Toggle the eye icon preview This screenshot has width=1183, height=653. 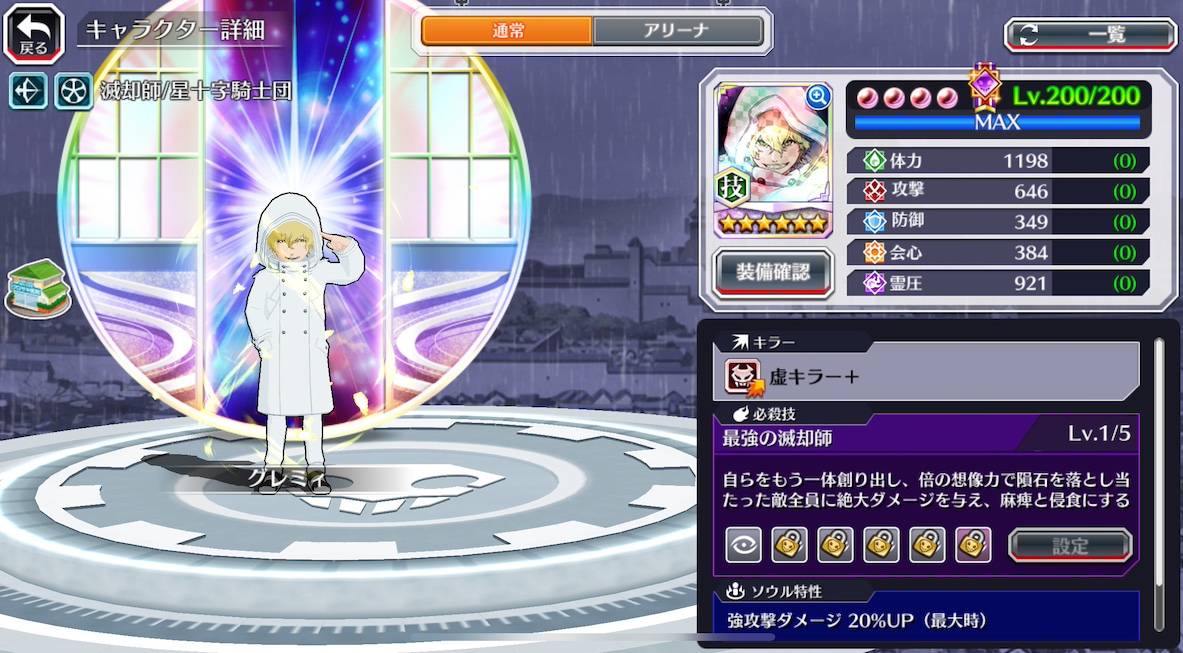743,545
